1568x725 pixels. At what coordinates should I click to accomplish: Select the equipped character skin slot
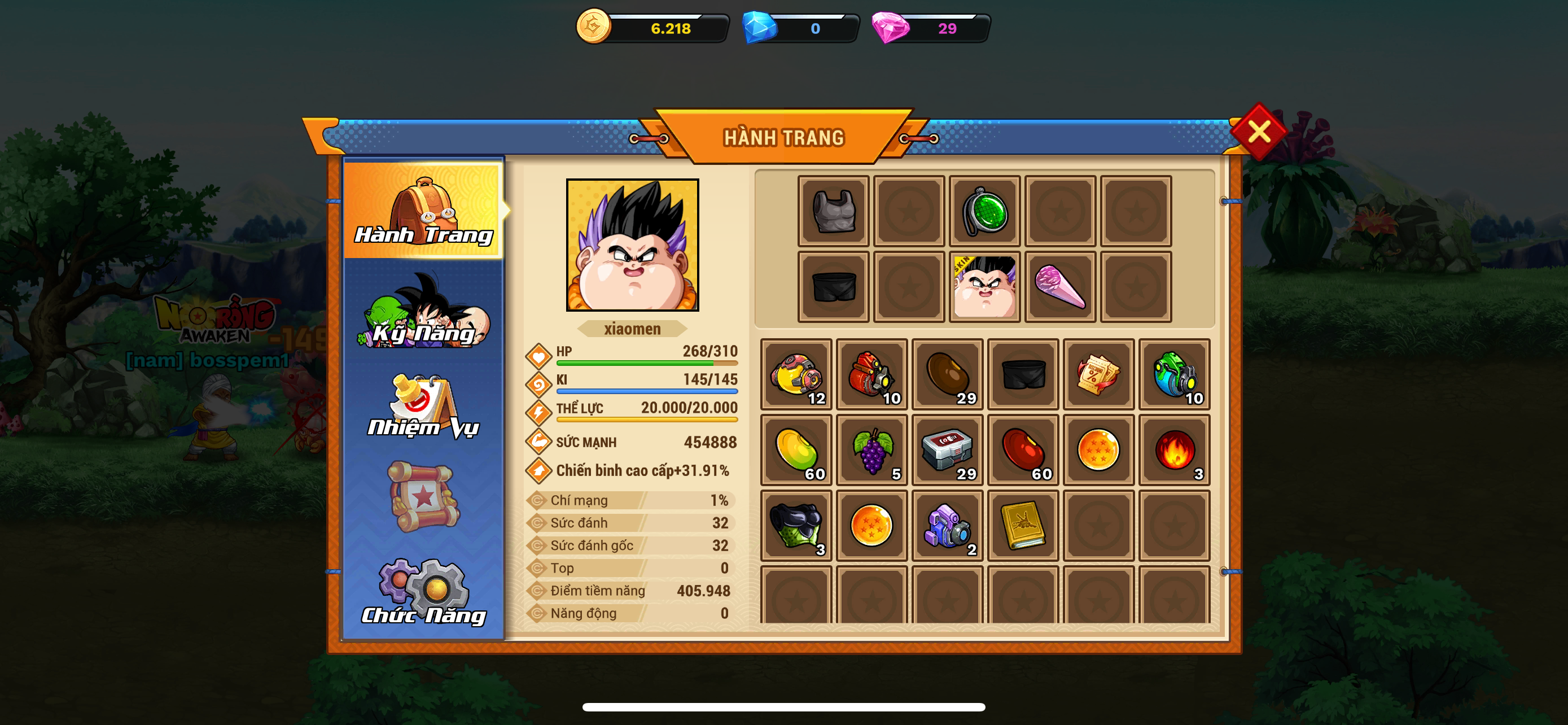point(984,287)
